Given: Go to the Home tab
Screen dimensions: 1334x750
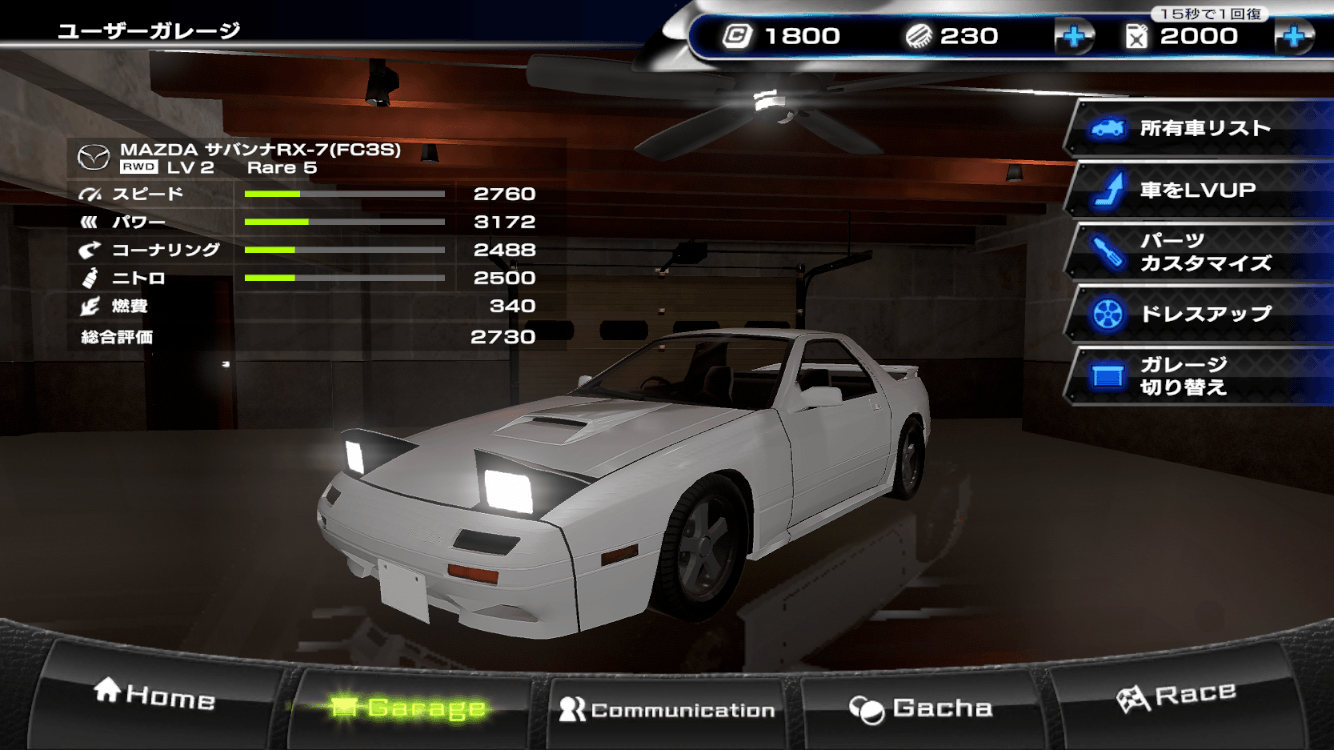Looking at the screenshot, I should click(155, 696).
